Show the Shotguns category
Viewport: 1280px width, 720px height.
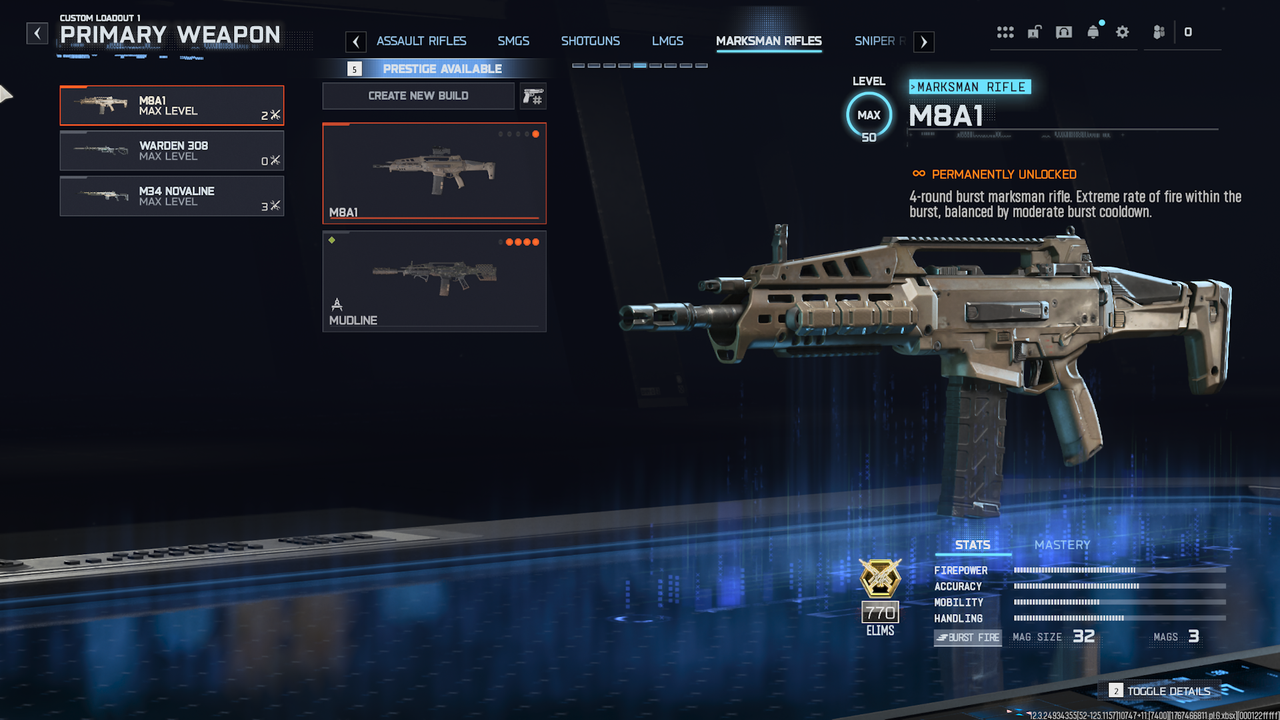(590, 41)
